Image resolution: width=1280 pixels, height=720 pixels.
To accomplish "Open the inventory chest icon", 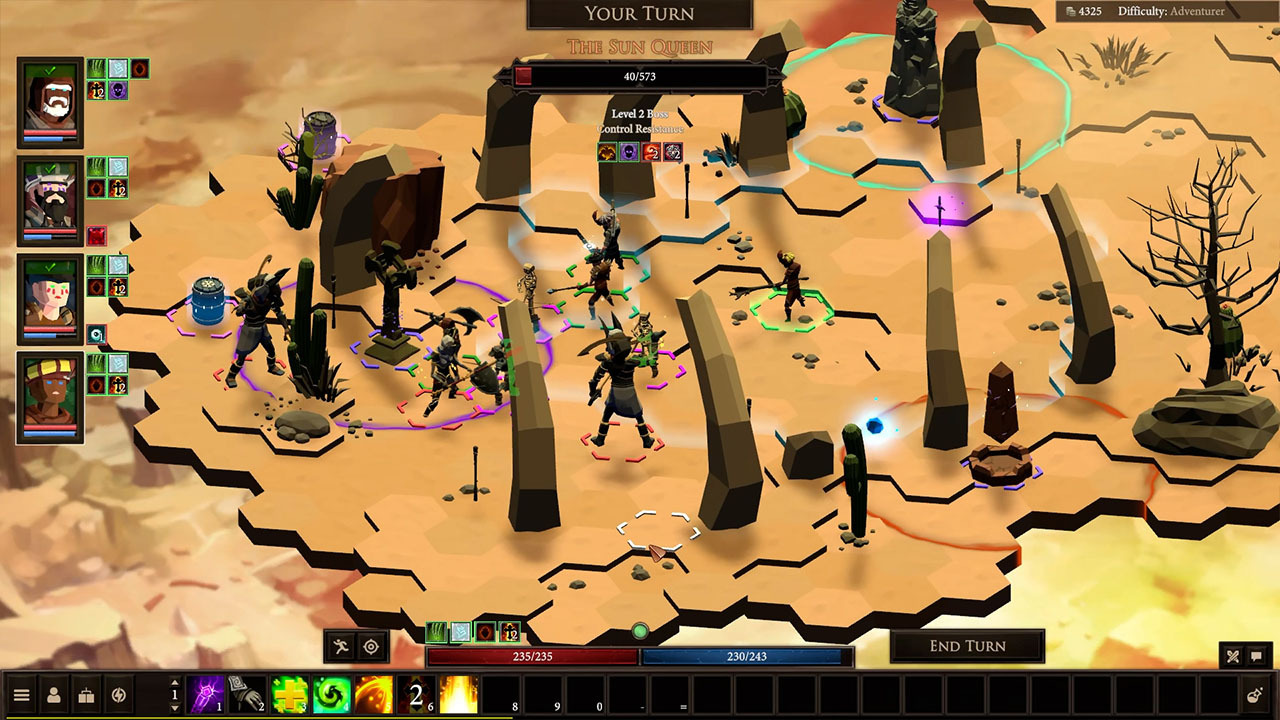I will 87,695.
